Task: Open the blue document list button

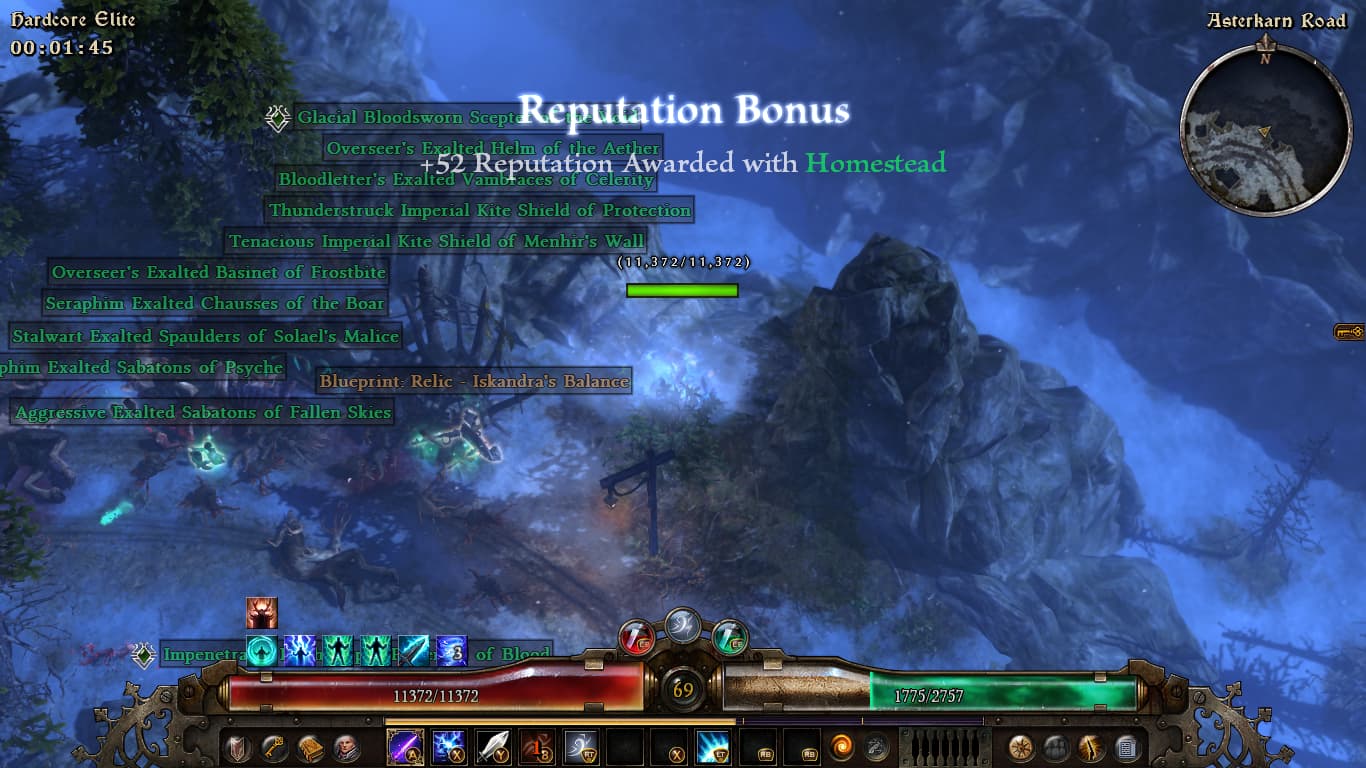Action: (x=1127, y=747)
